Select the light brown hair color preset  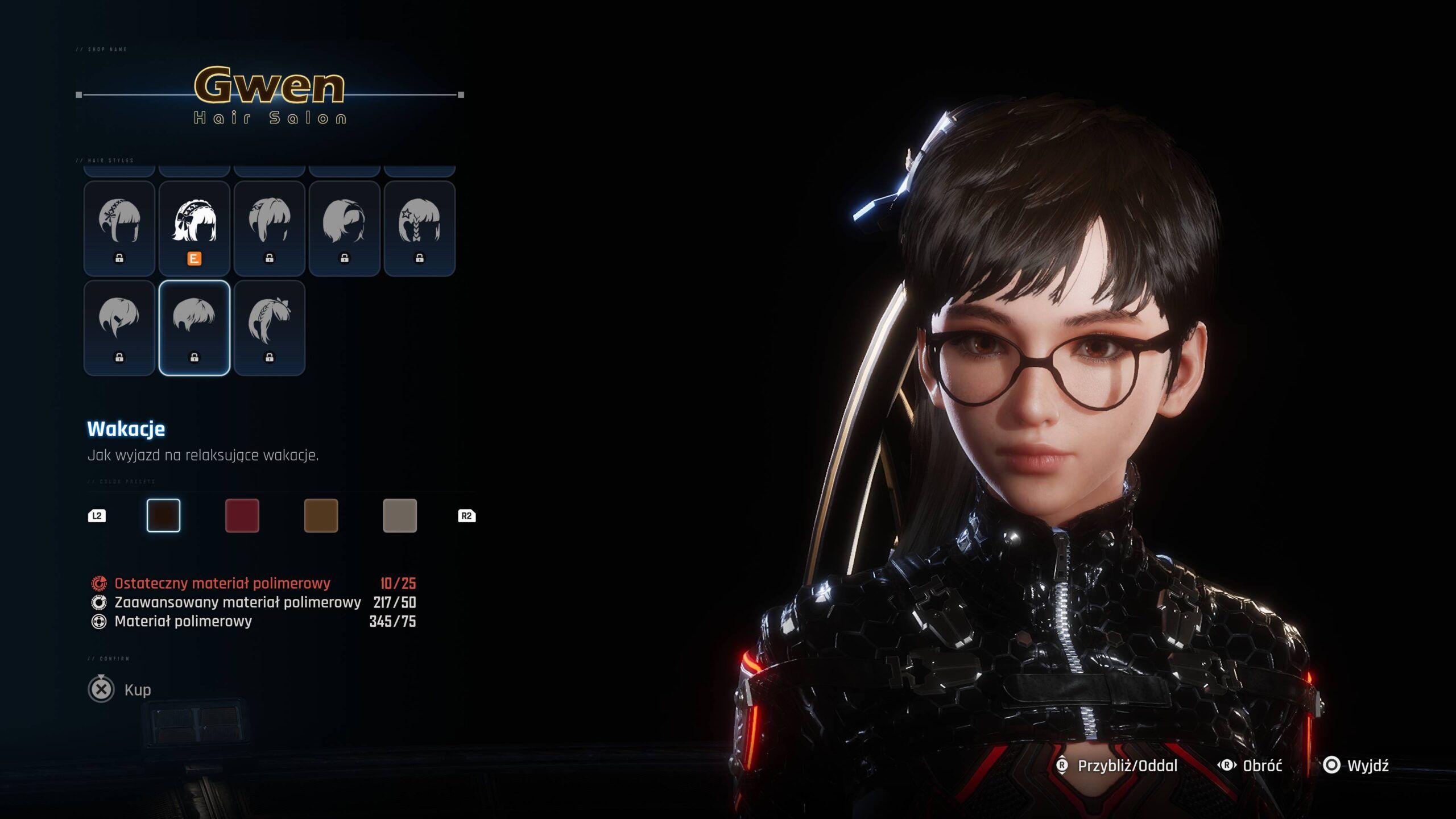coord(321,515)
